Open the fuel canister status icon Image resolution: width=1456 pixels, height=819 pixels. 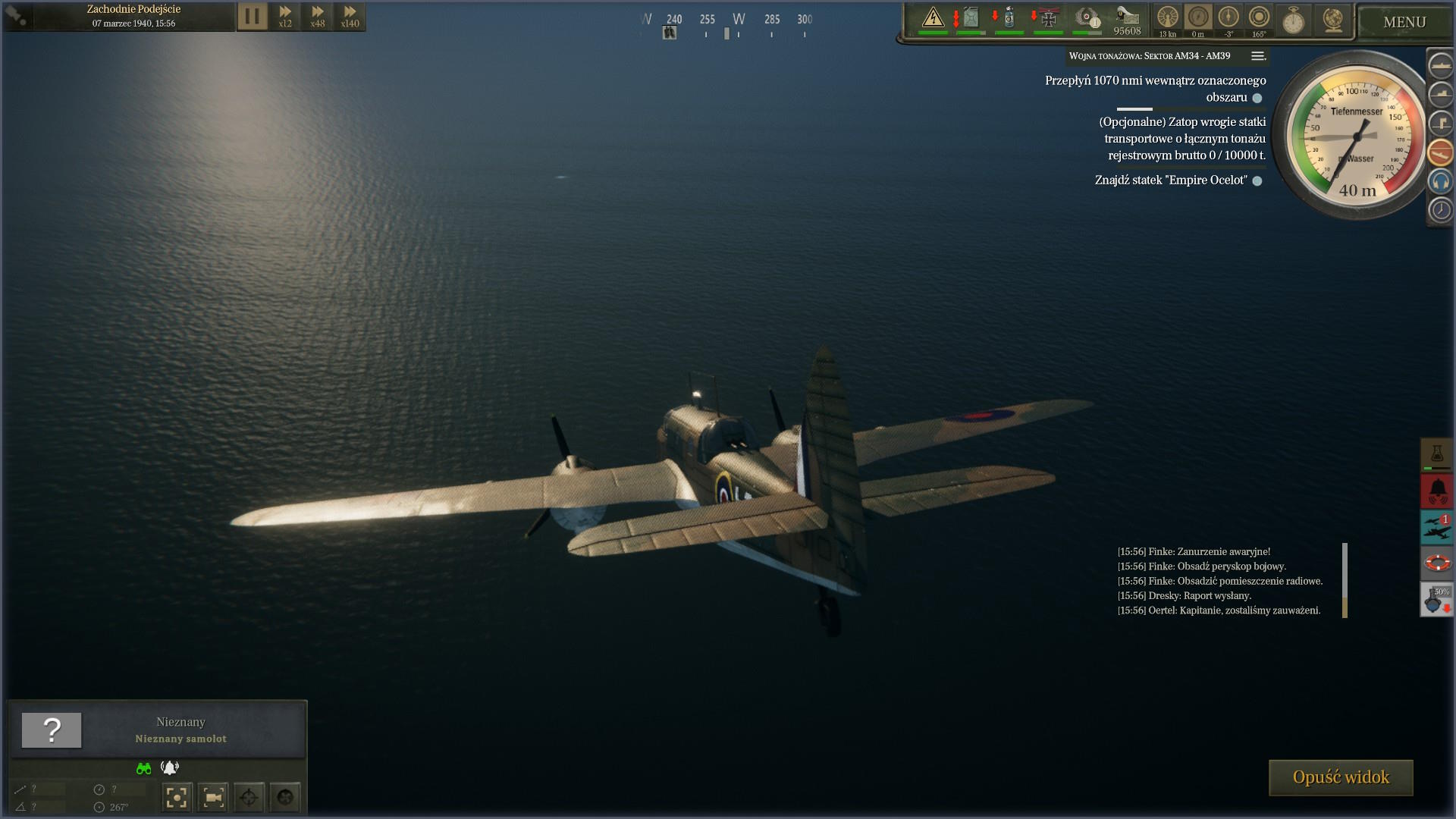tap(971, 18)
